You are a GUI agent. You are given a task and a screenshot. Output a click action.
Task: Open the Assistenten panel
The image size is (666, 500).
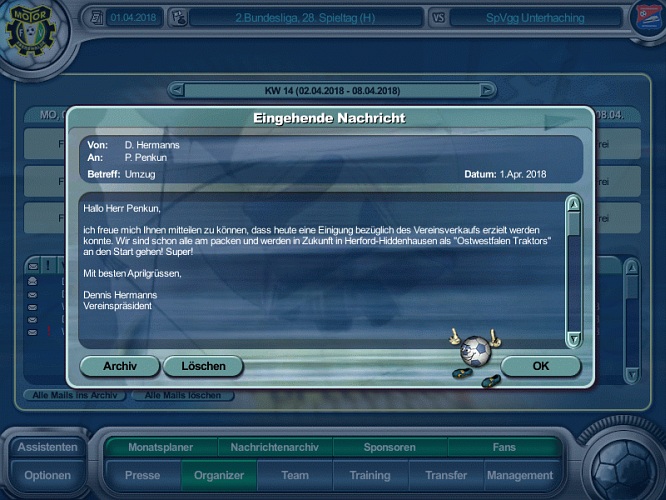pos(47,447)
